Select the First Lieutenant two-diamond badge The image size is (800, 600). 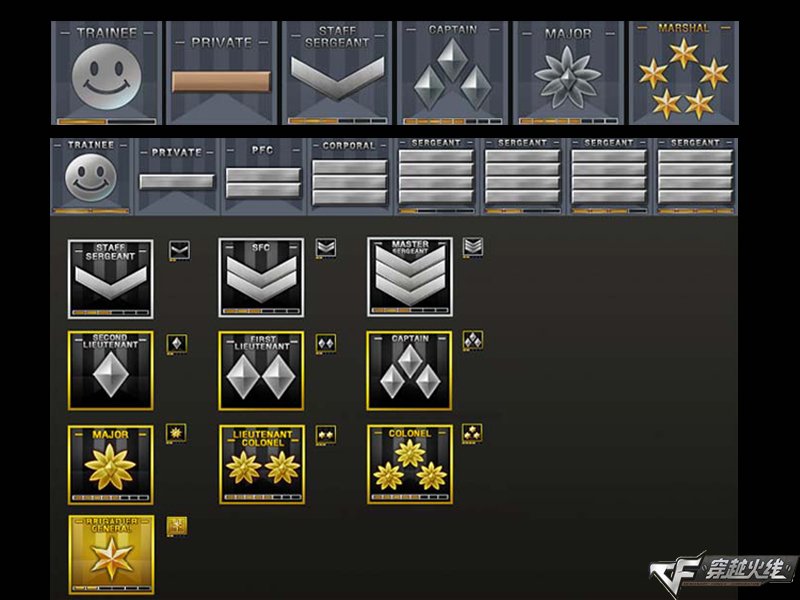[x=262, y=370]
